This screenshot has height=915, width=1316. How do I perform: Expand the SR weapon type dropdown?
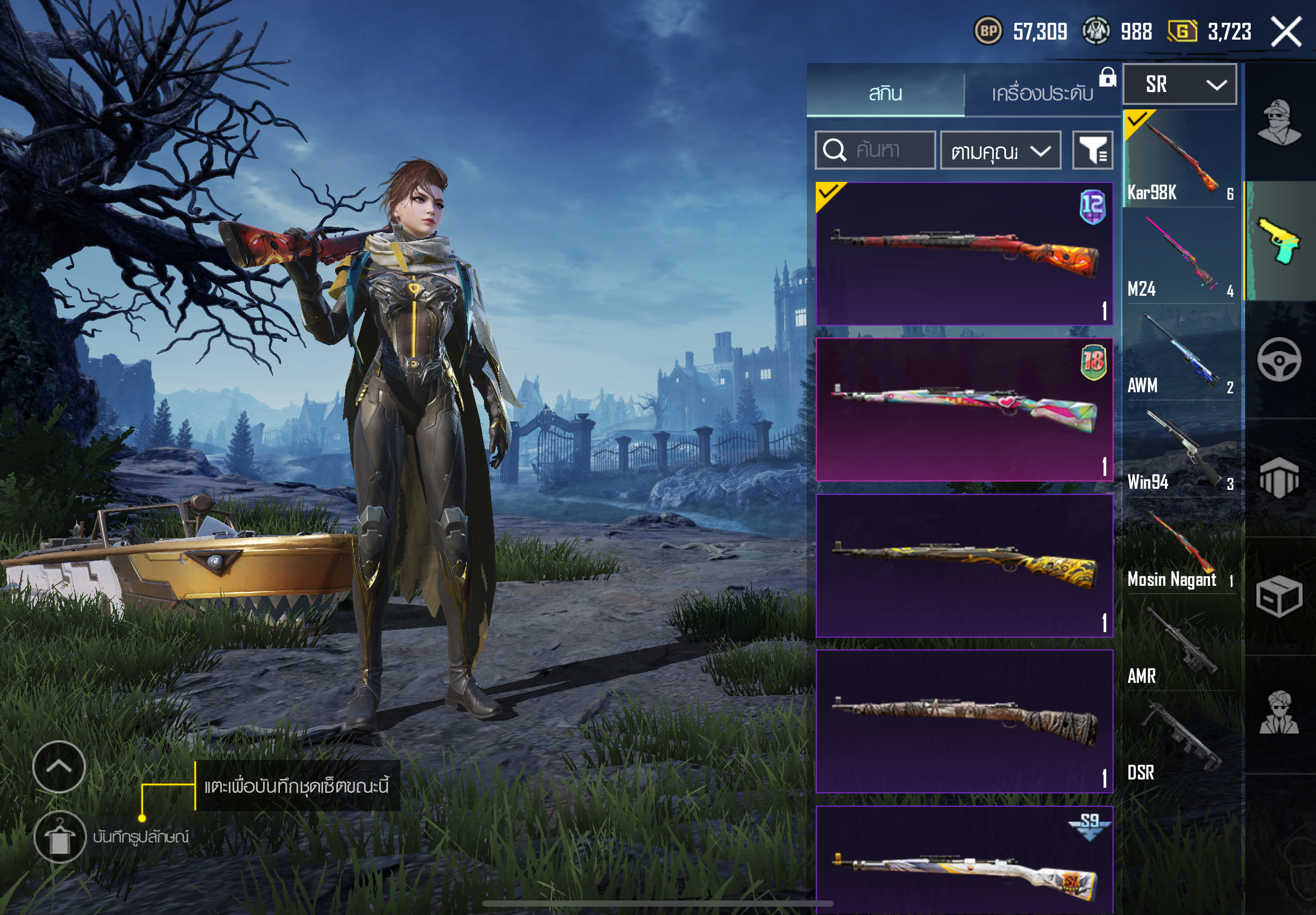point(1179,85)
